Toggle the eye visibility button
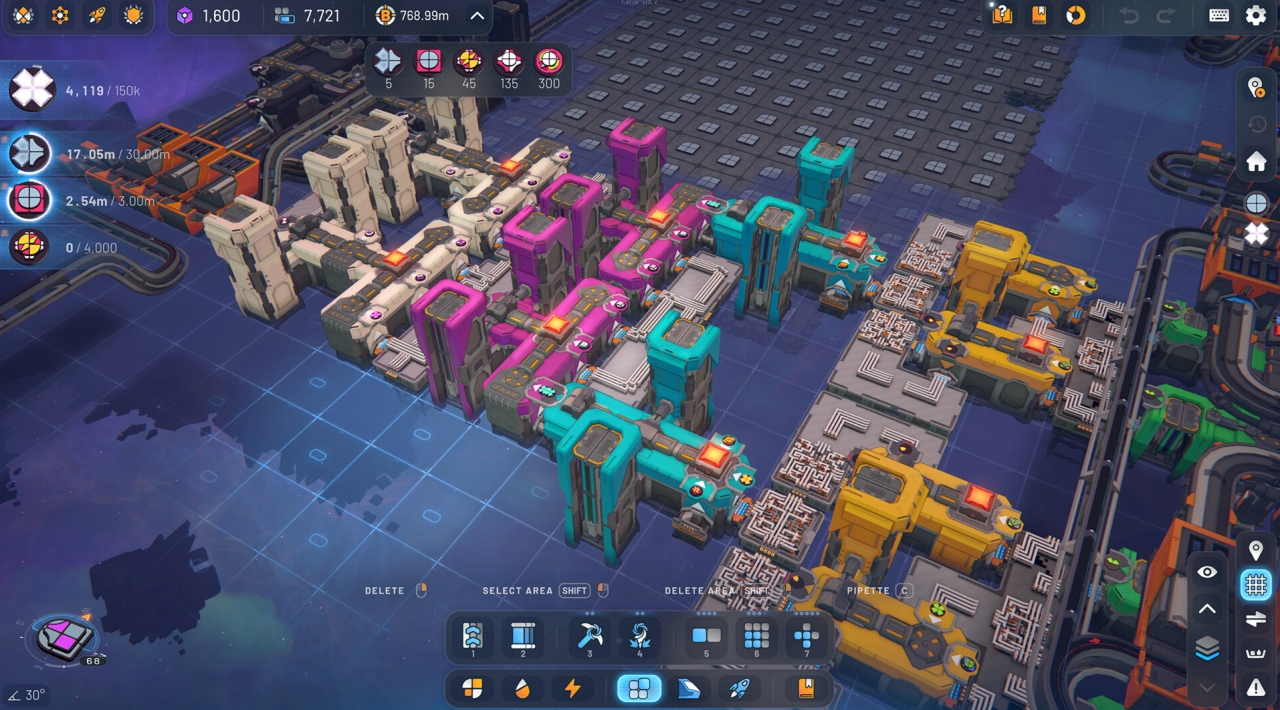Image resolution: width=1280 pixels, height=710 pixels. (x=1207, y=572)
